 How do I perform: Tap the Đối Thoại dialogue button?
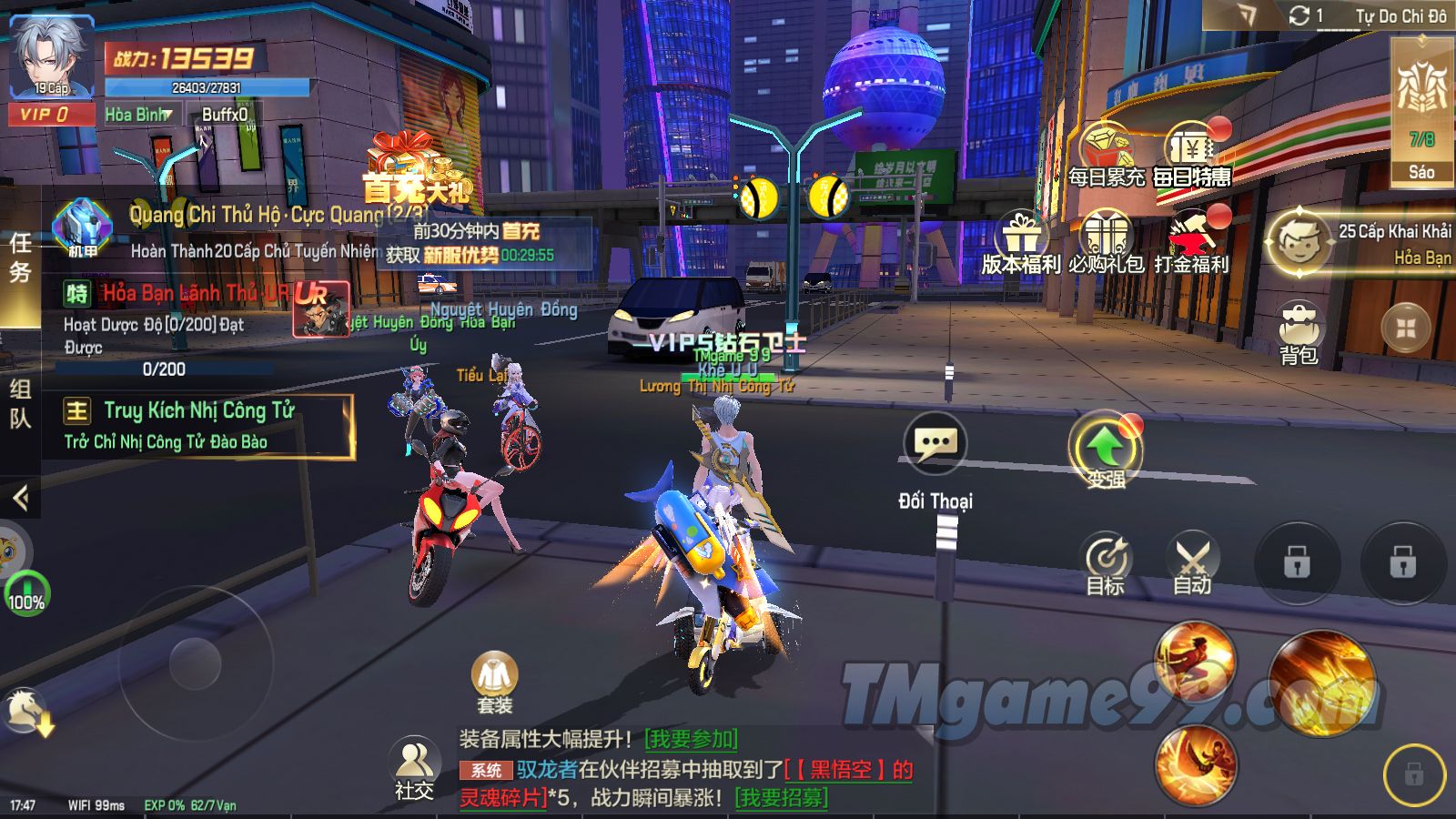coord(935,444)
